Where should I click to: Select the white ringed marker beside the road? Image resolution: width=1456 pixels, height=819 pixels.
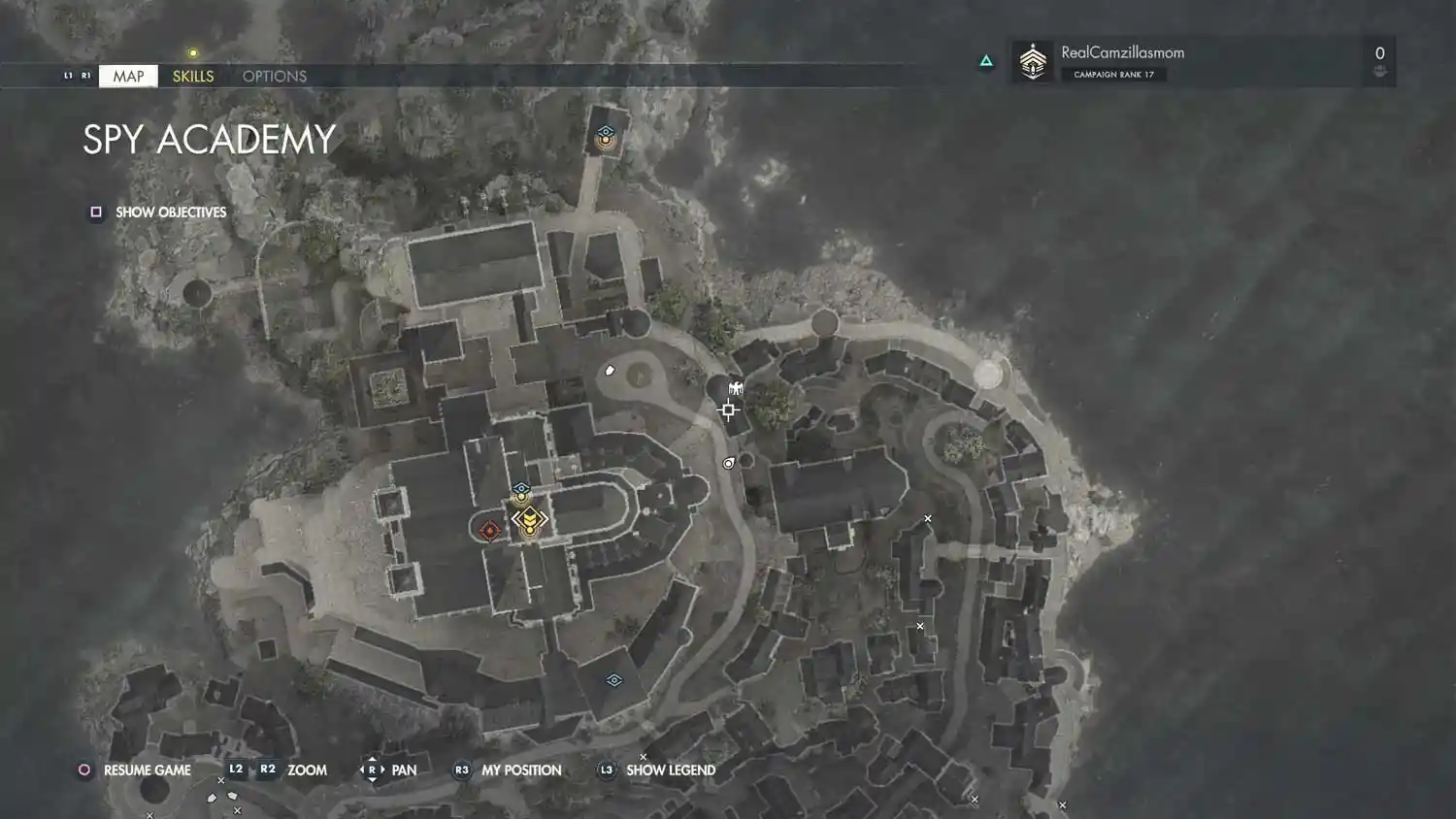click(x=729, y=464)
